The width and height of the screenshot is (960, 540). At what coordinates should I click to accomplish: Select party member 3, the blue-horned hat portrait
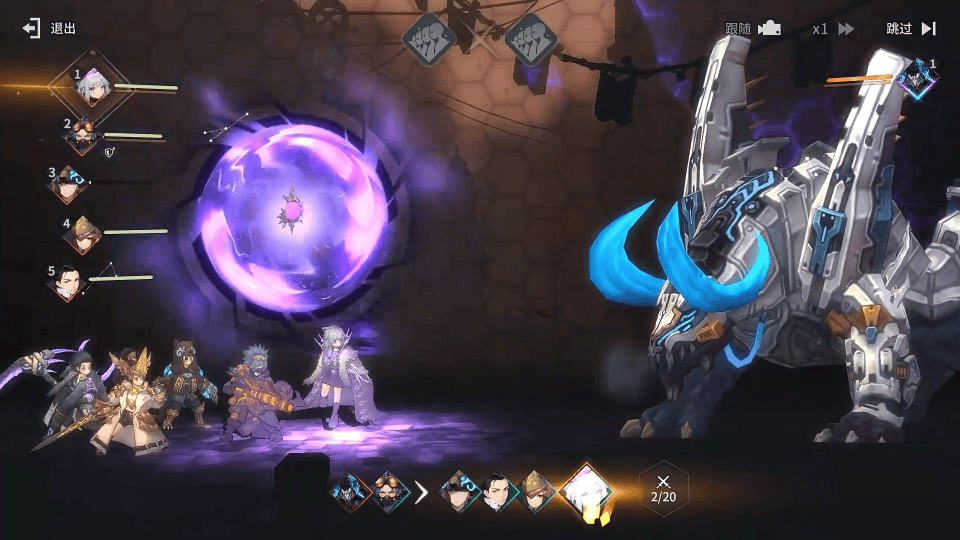69,184
